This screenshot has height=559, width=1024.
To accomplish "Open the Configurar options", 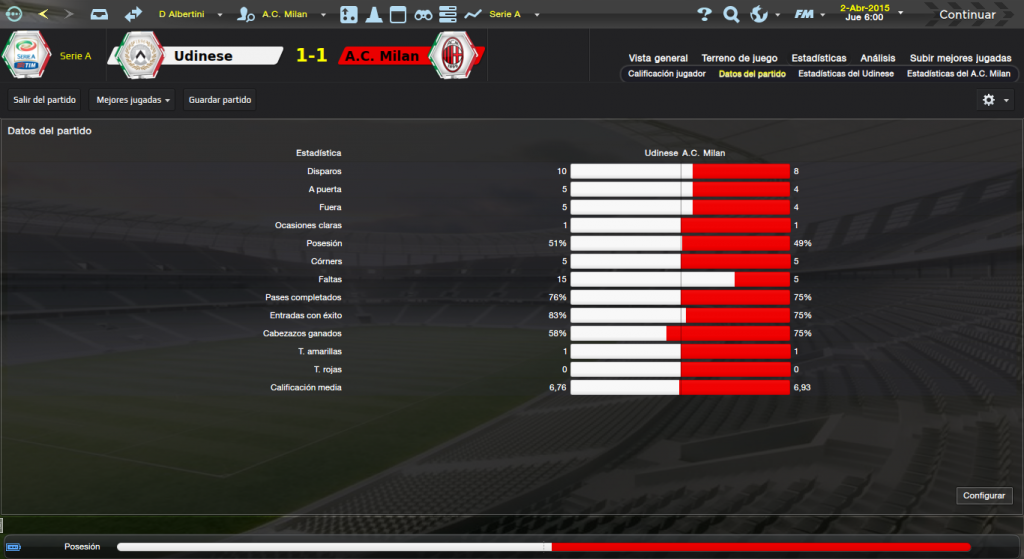I will pyautogui.click(x=984, y=496).
